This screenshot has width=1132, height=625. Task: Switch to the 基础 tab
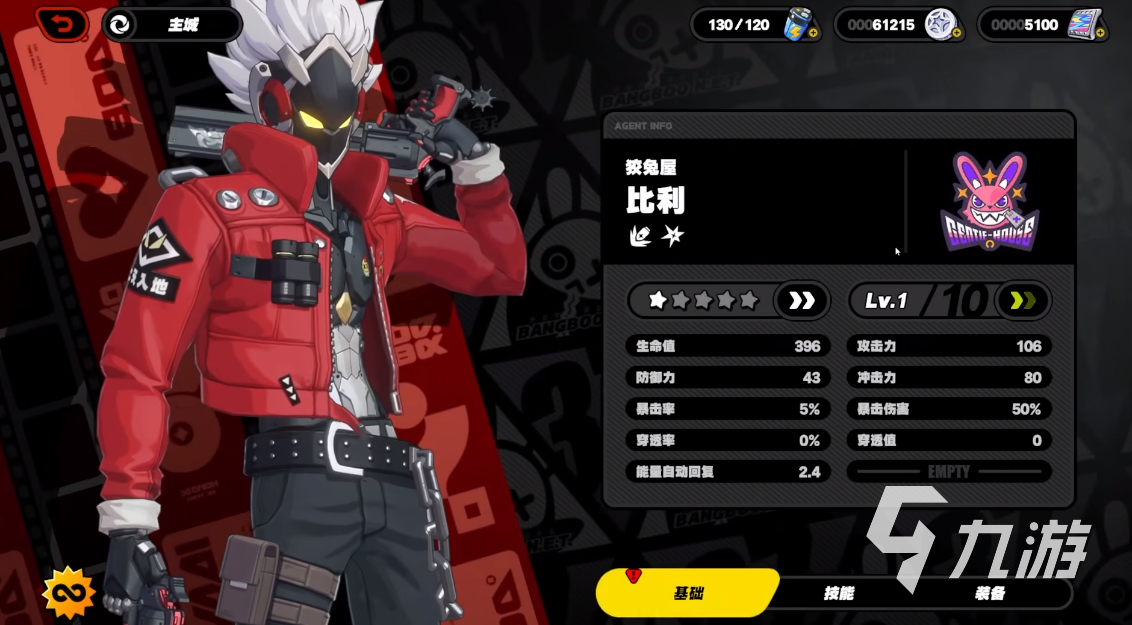688,593
